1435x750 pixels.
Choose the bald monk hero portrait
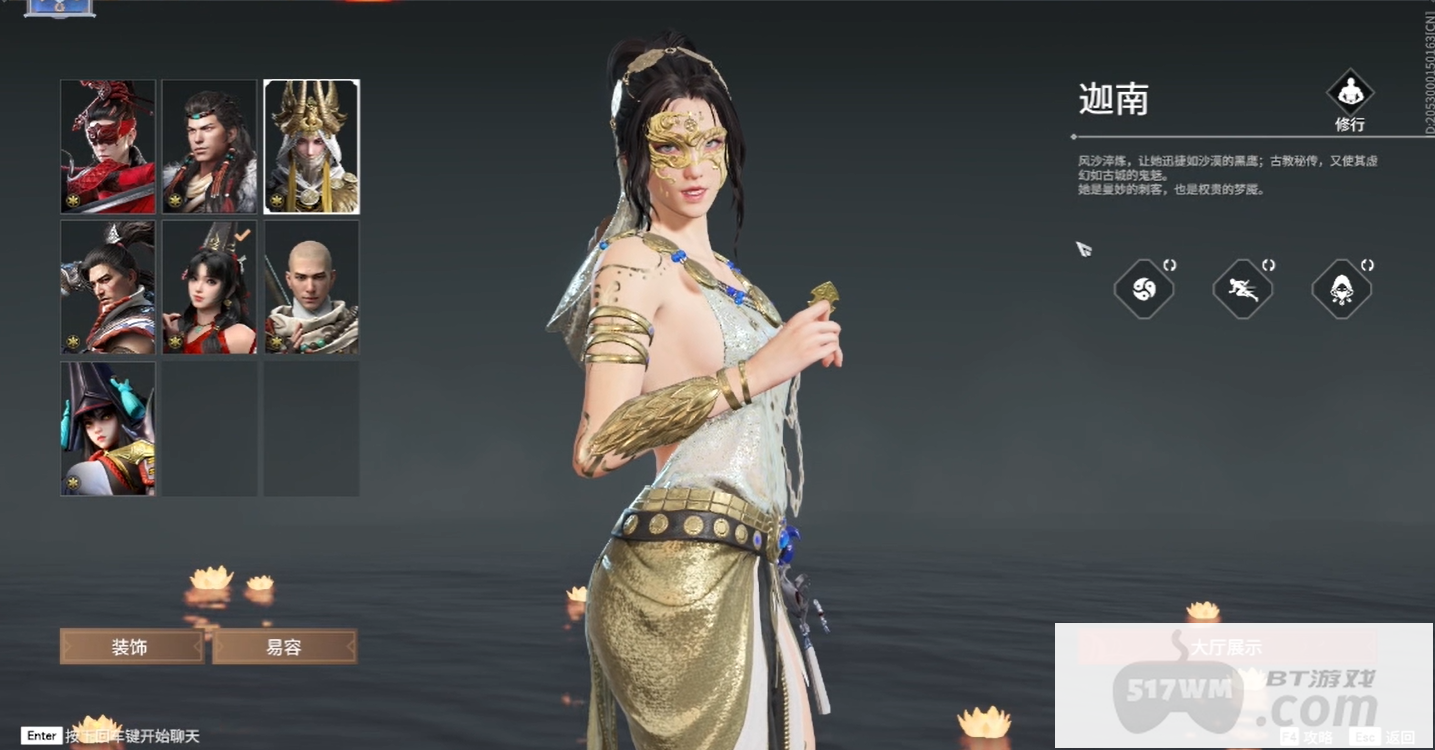[x=312, y=287]
